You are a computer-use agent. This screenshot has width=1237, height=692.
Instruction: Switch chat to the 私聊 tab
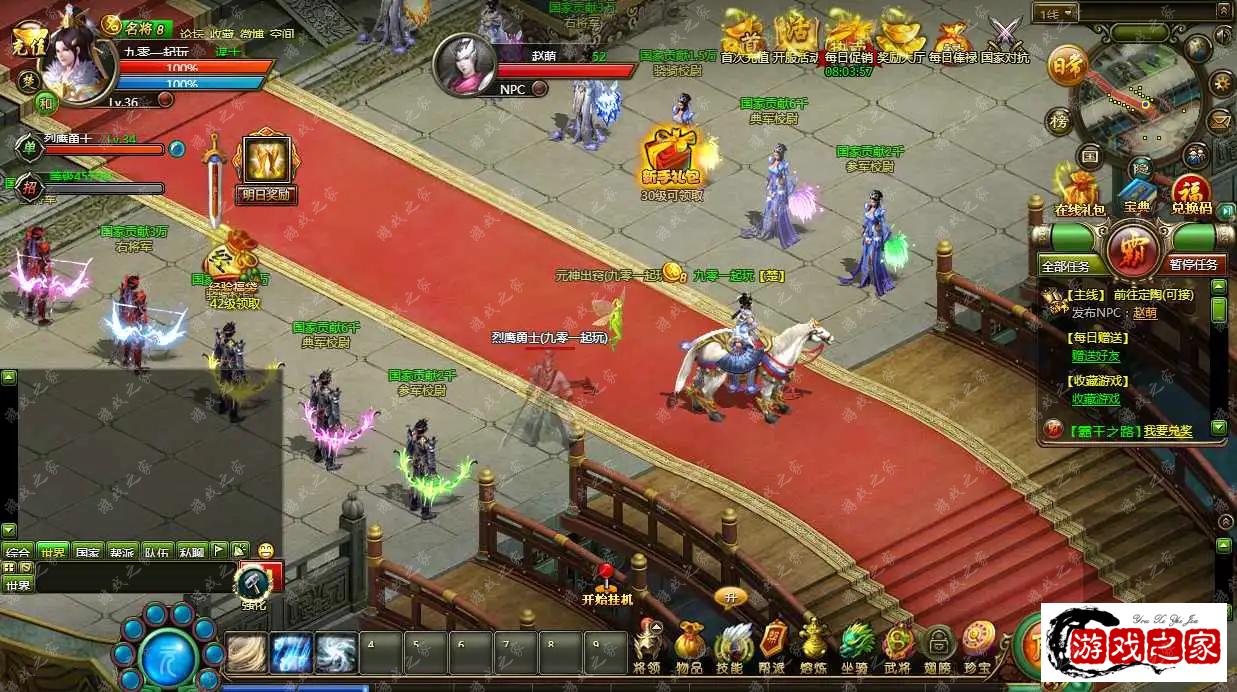tap(191, 551)
